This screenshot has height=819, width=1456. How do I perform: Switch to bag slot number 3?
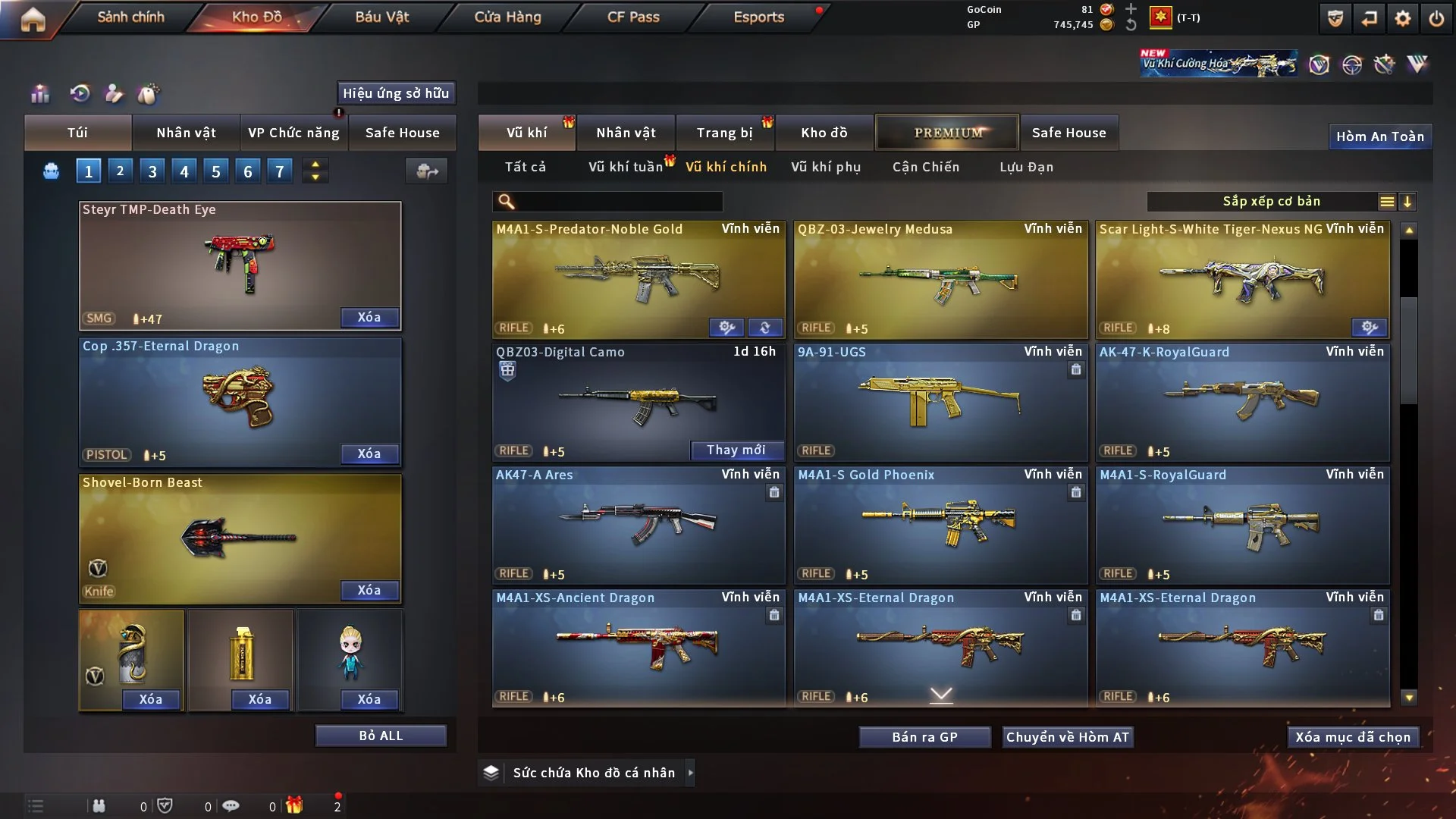152,171
